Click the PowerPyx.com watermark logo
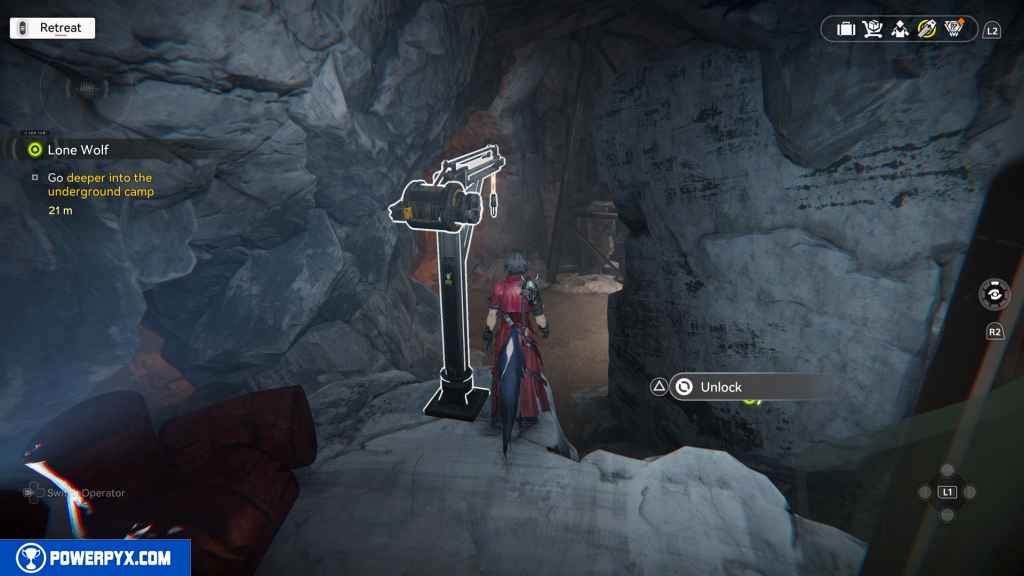Viewport: 1024px width, 576px height. click(x=95, y=558)
